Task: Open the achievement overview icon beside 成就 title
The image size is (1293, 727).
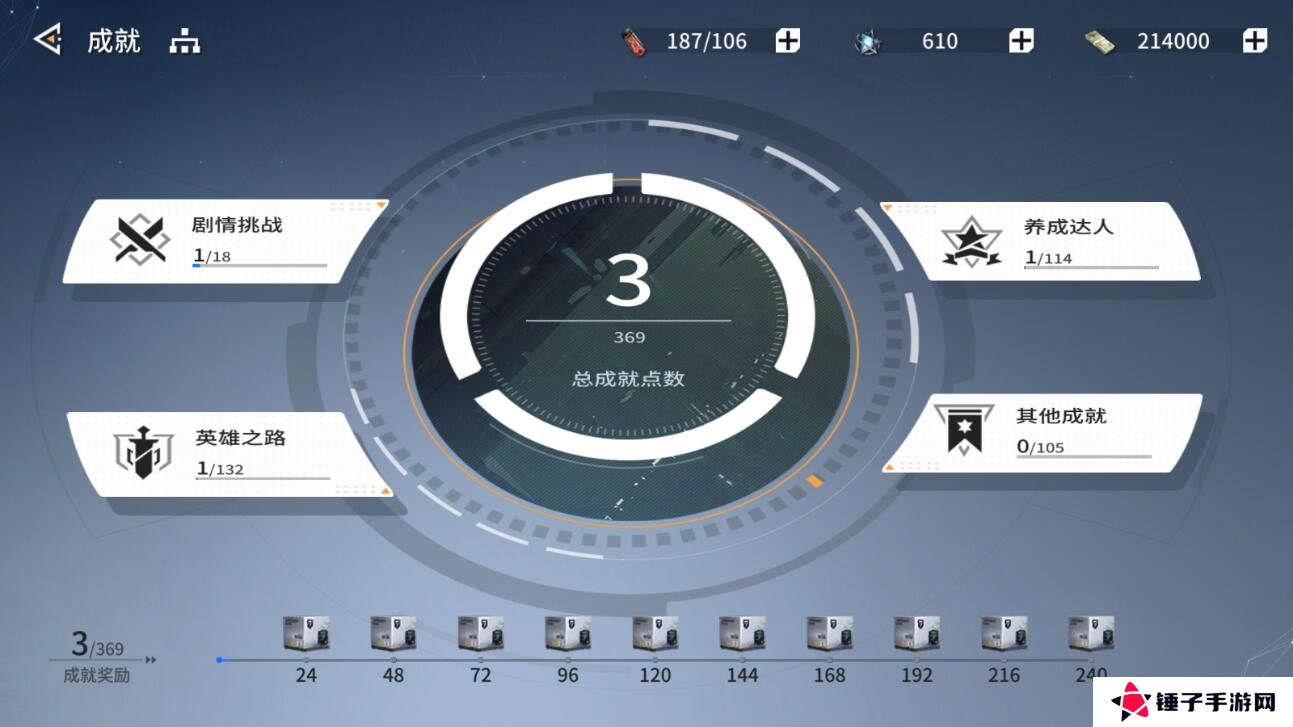Action: pos(185,42)
